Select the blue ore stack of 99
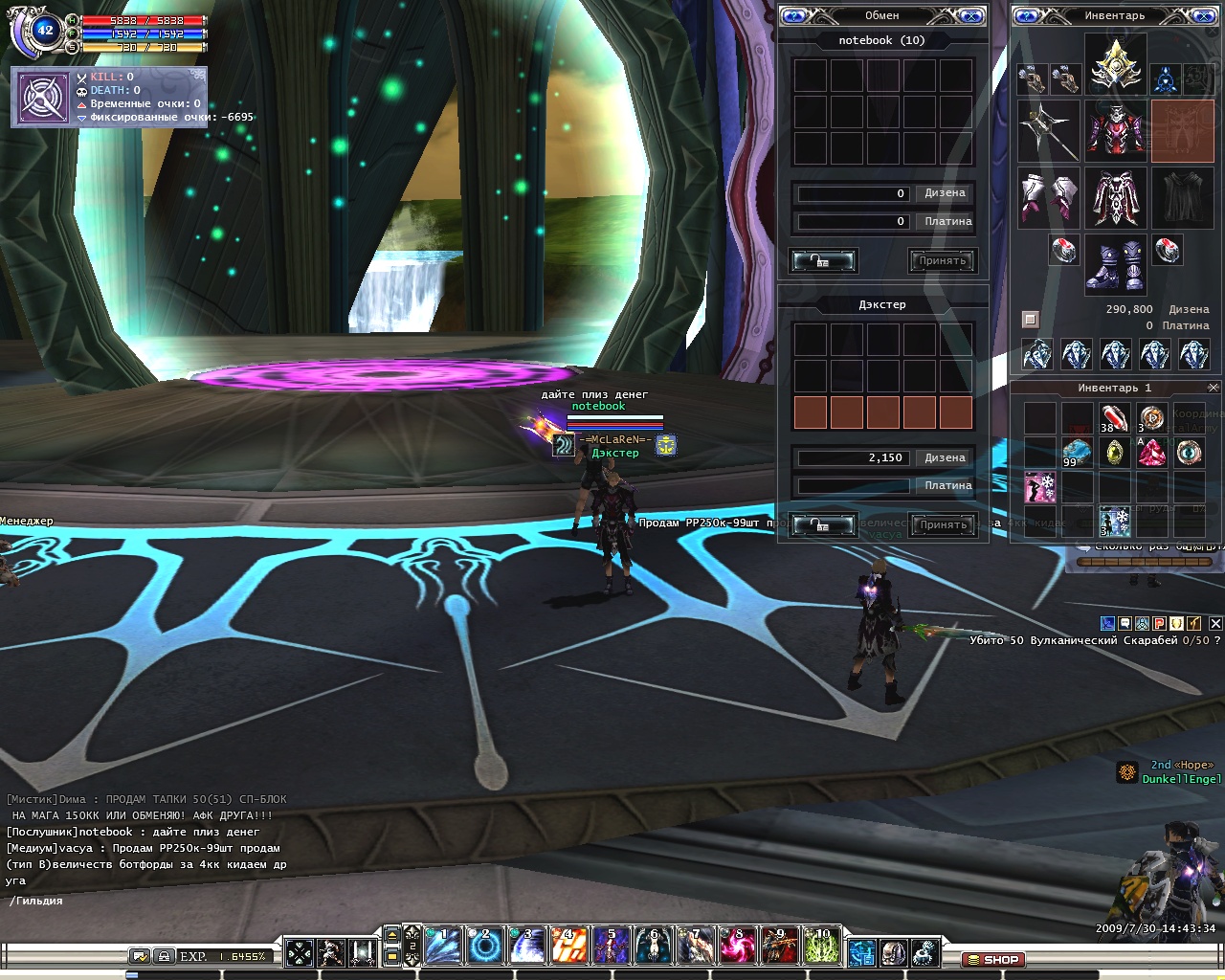The image size is (1225, 980). click(1077, 452)
